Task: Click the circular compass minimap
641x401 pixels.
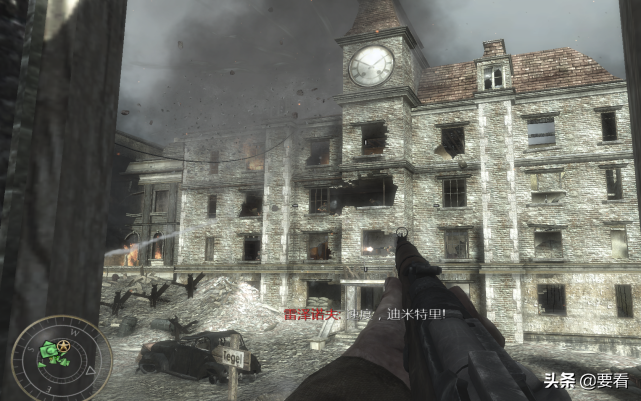Action: coord(47,357)
